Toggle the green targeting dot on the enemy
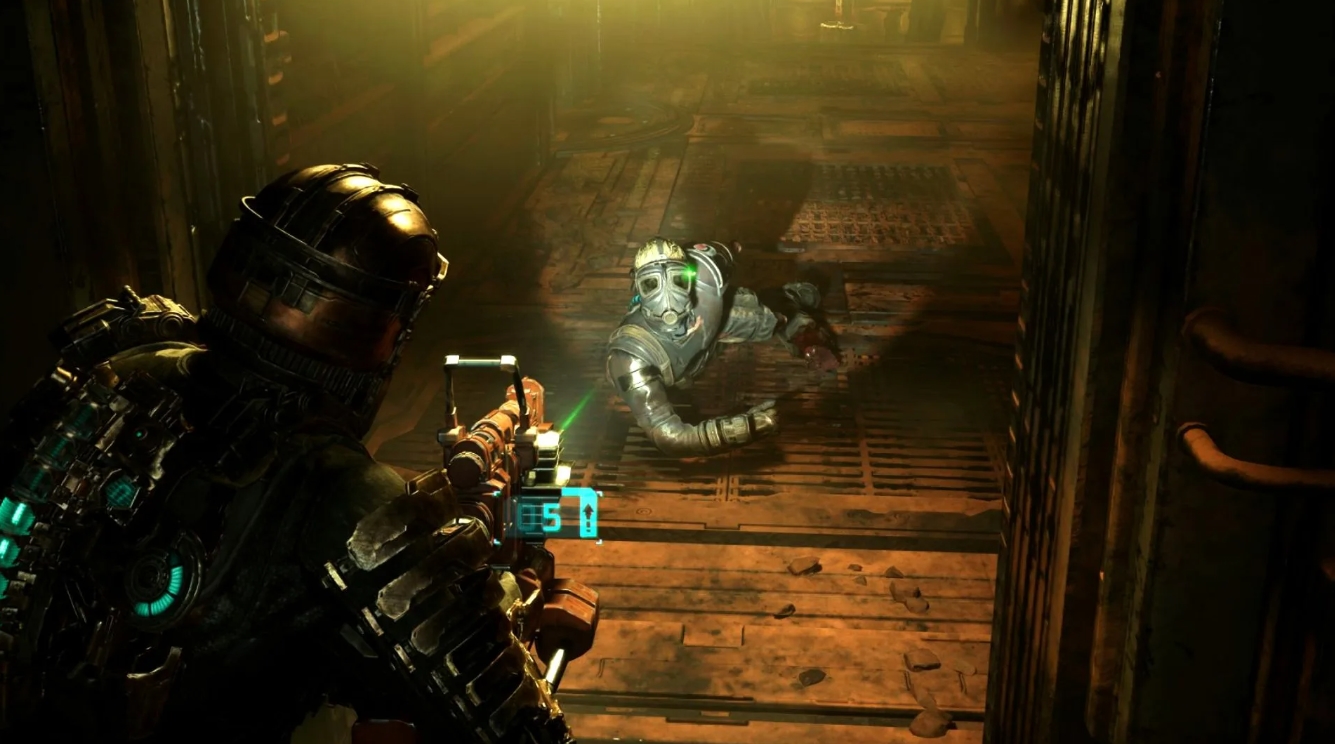This screenshot has width=1335, height=744. pos(690,272)
